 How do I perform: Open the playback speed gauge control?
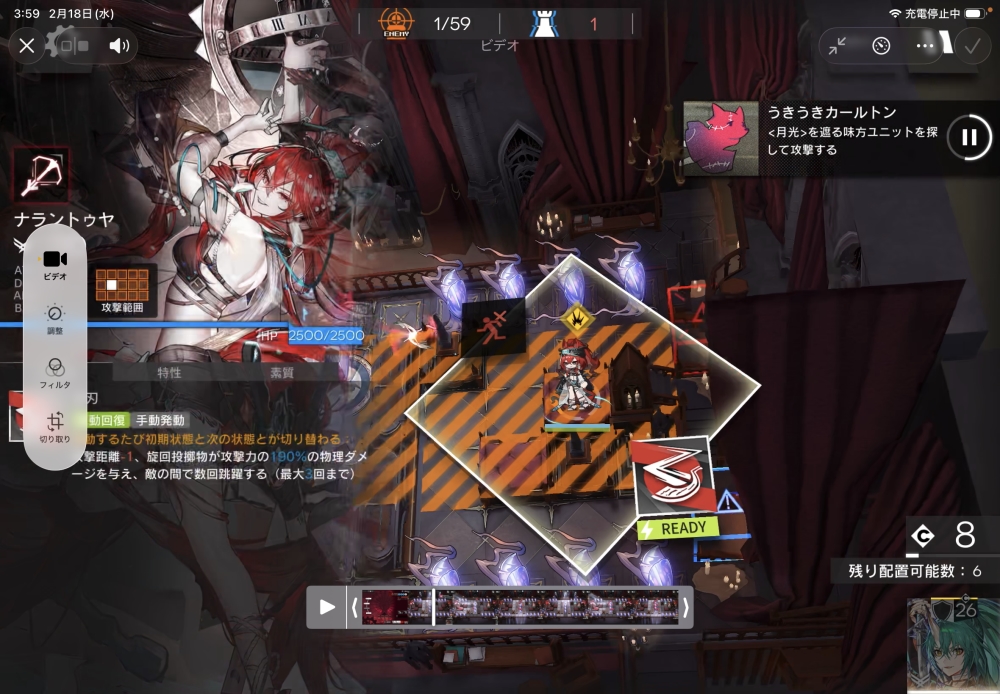[881, 46]
